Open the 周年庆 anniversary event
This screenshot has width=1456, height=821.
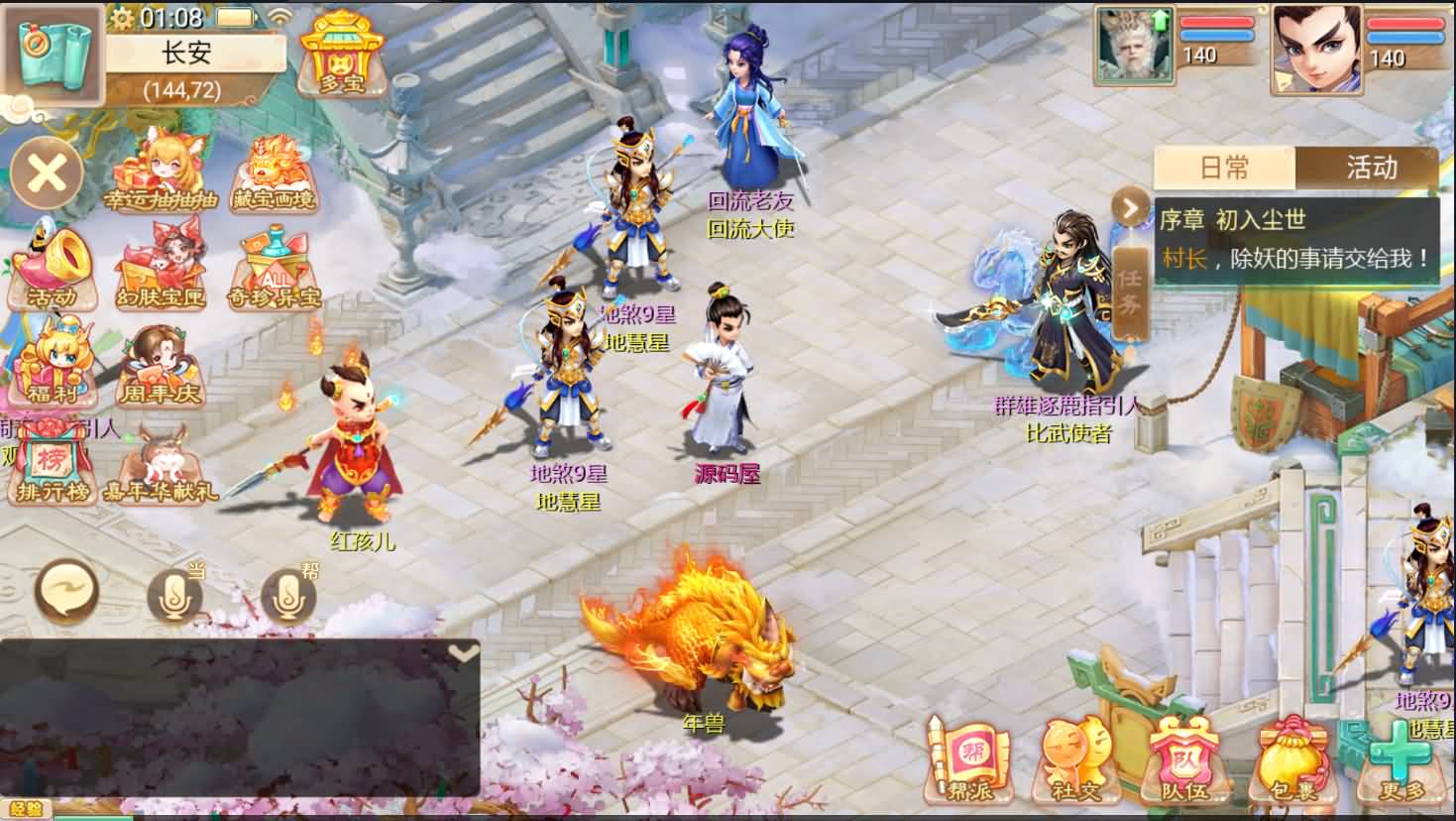pos(160,365)
